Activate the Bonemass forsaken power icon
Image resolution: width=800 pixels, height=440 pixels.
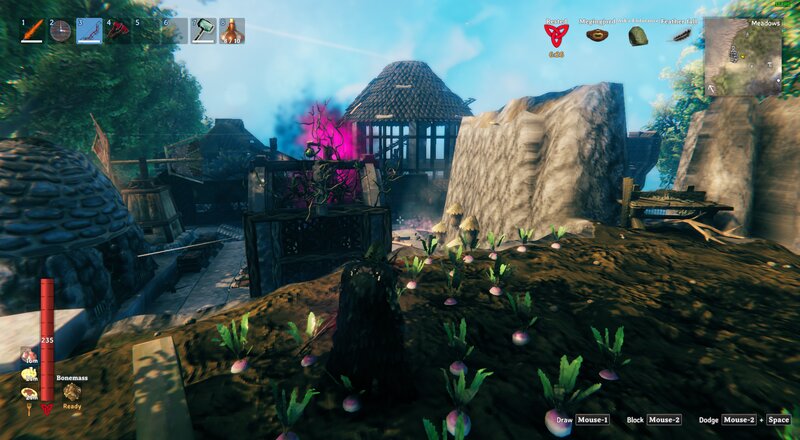point(72,393)
